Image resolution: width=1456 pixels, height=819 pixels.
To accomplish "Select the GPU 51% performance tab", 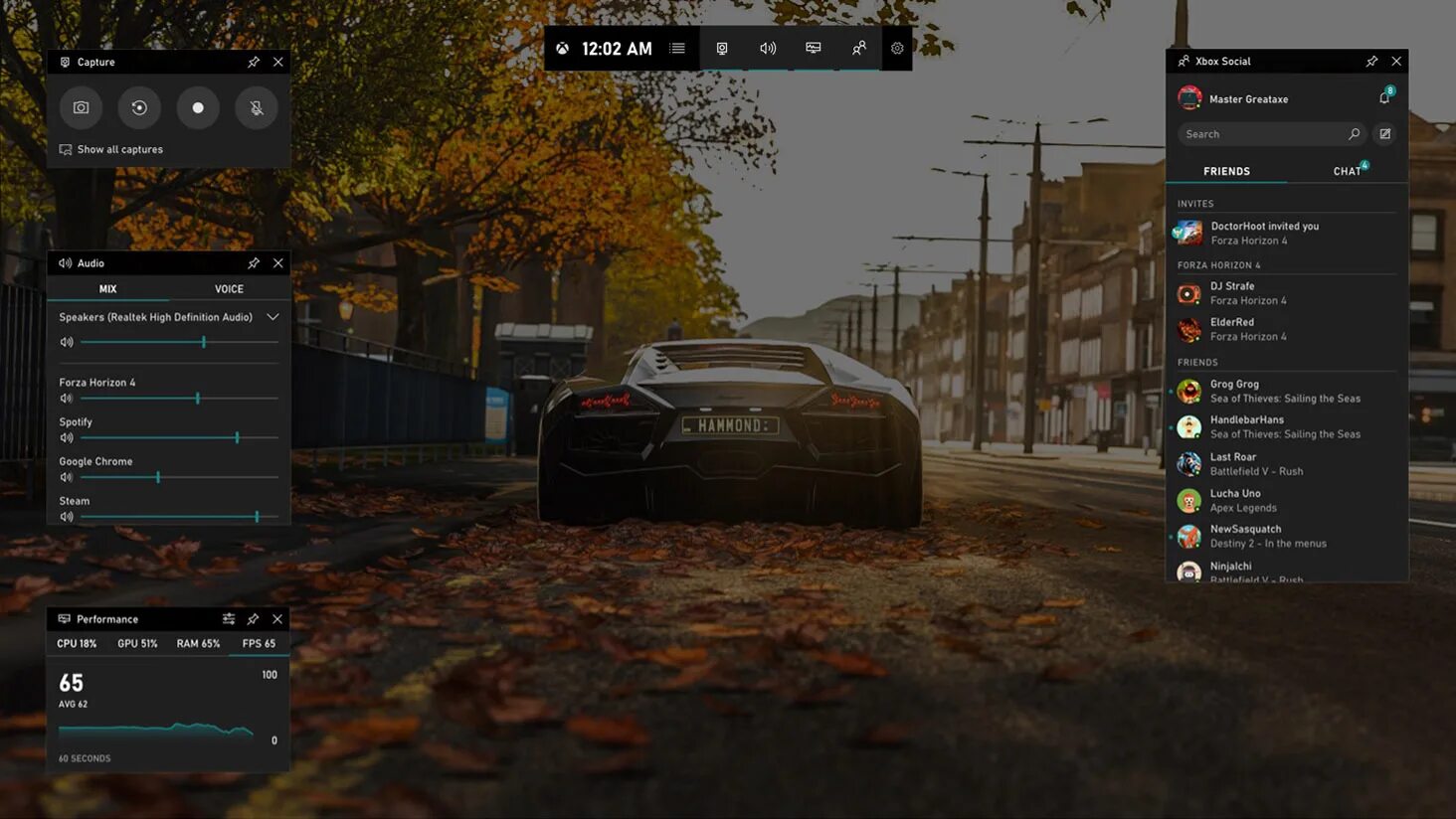I will click(x=137, y=644).
